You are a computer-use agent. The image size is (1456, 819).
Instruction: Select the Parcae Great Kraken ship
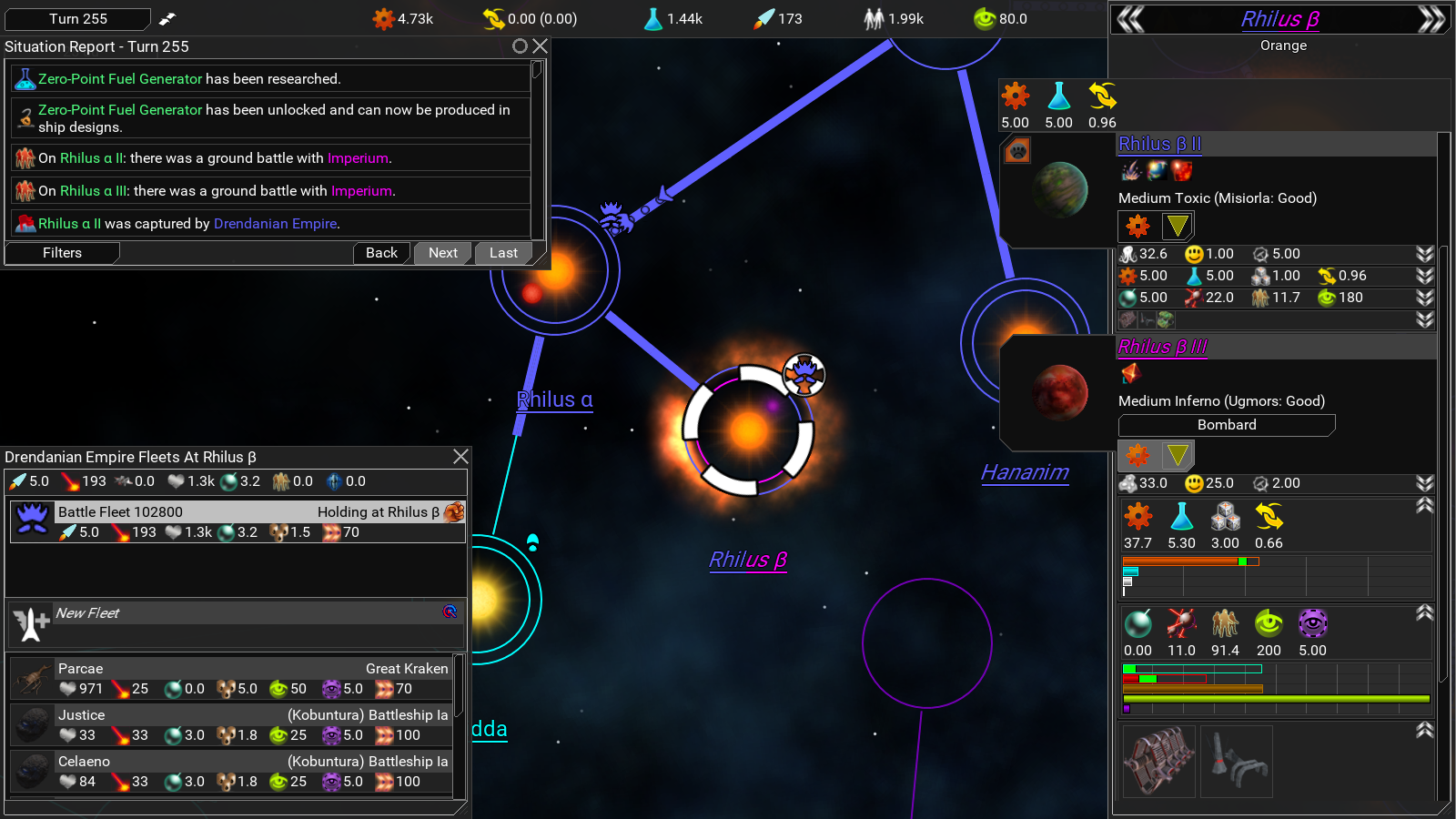point(238,679)
